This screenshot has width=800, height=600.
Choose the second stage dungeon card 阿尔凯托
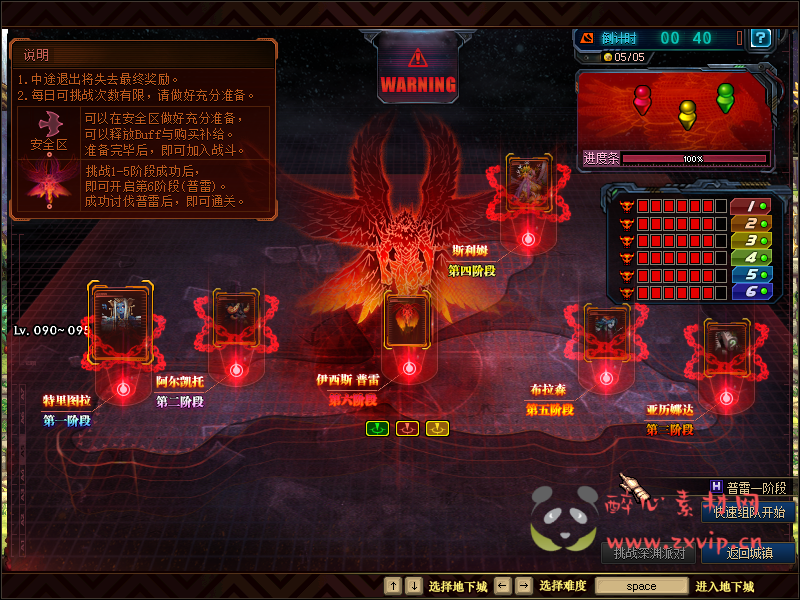[x=236, y=320]
